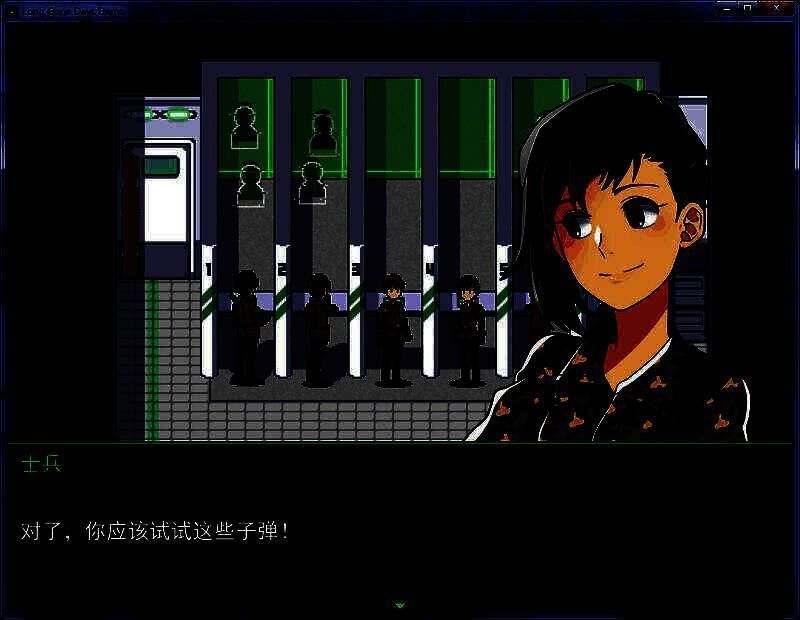
Task: Maximize the game window
Action: pos(746,7)
